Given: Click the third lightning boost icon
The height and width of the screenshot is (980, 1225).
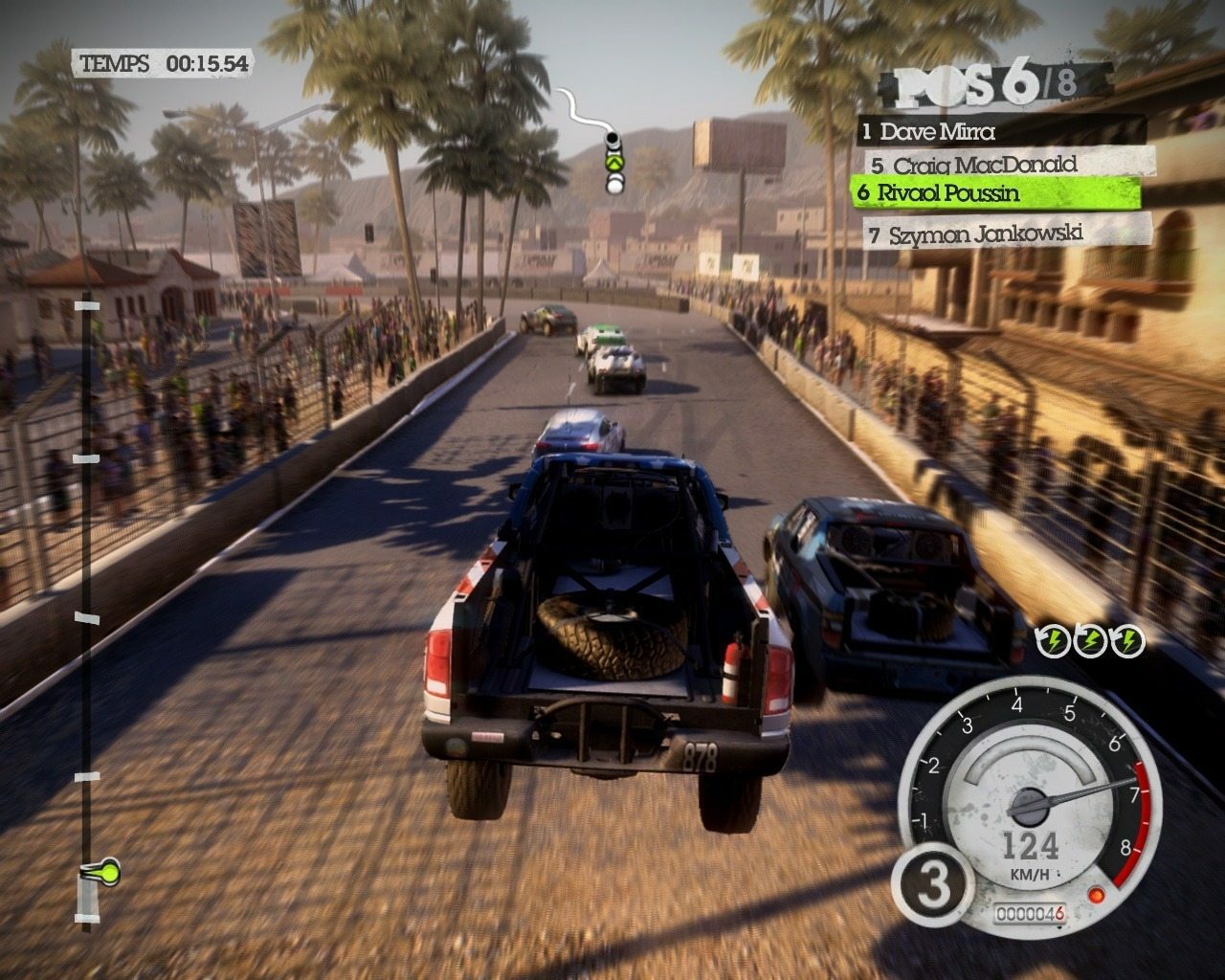Looking at the screenshot, I should (1125, 639).
